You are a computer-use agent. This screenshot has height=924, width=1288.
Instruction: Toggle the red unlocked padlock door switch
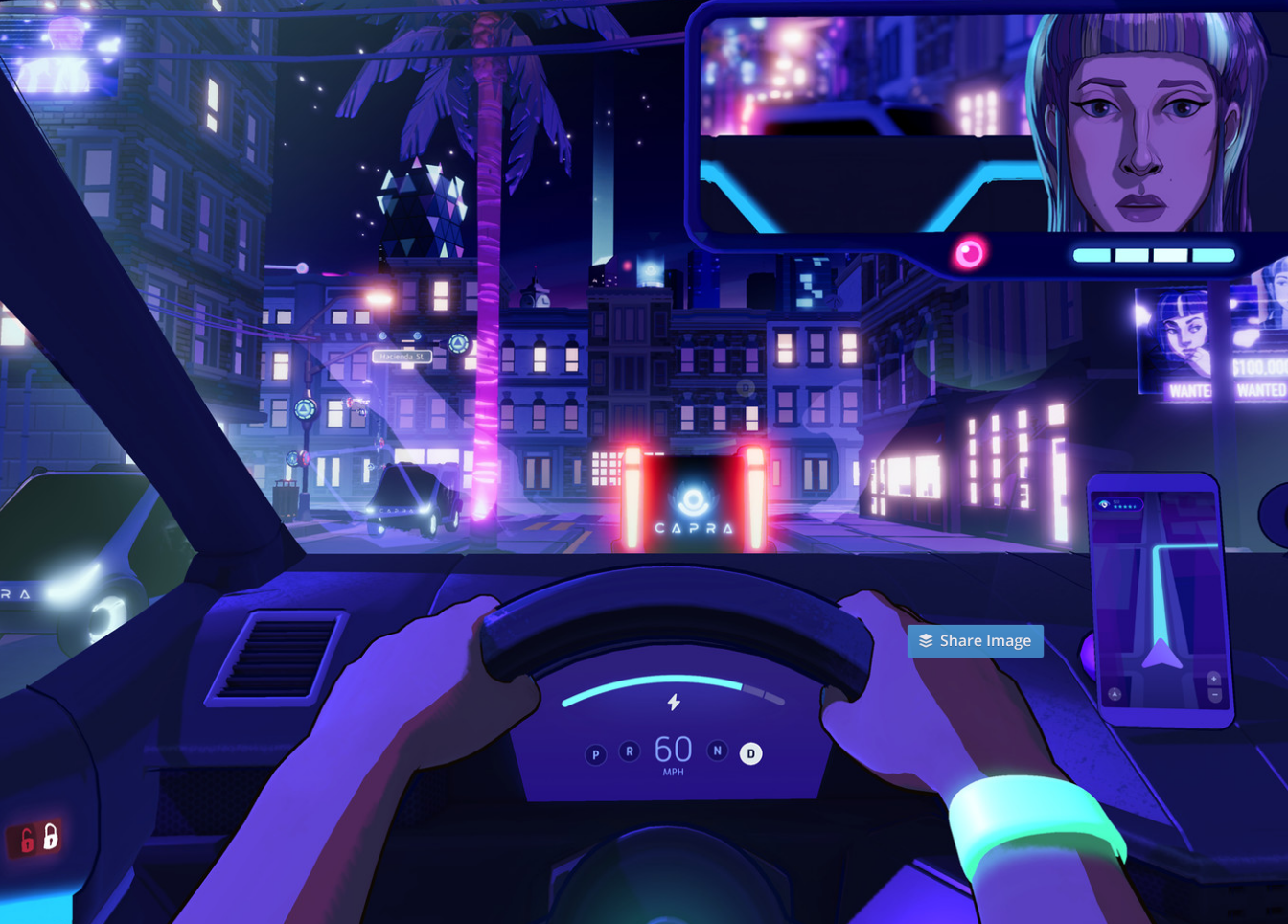pos(26,841)
